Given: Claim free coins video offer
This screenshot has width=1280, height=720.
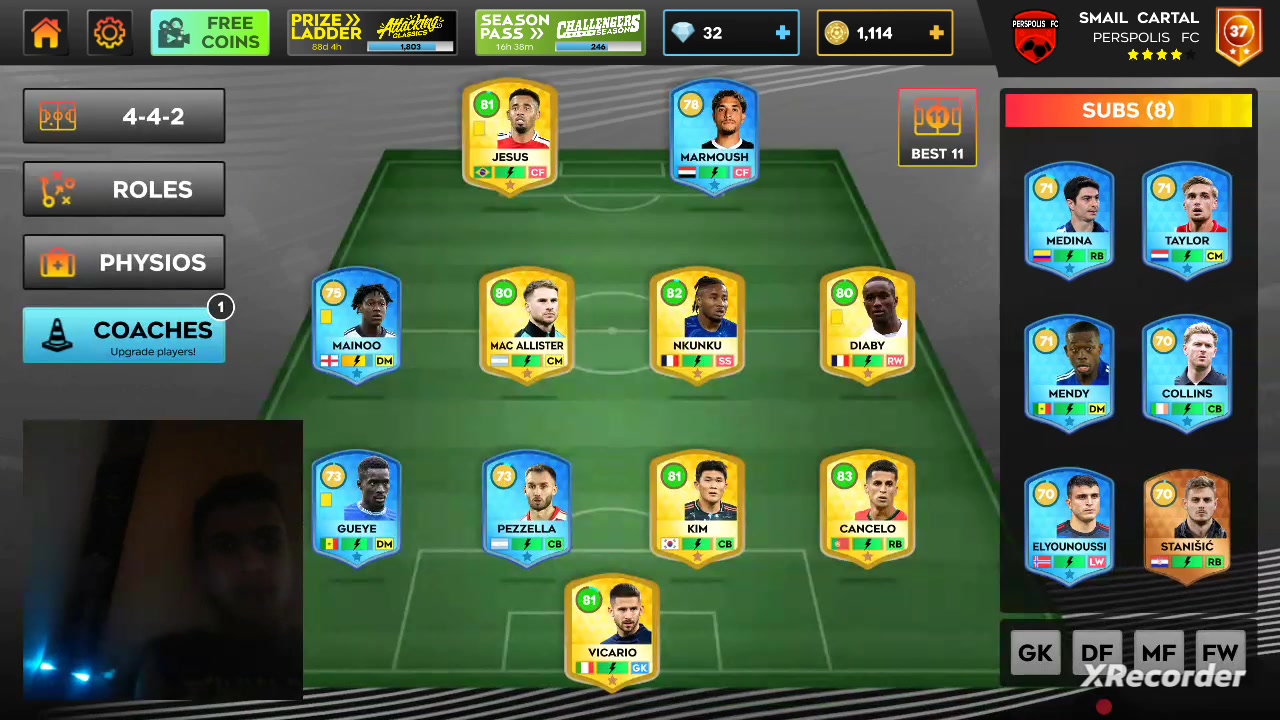Looking at the screenshot, I should [210, 33].
